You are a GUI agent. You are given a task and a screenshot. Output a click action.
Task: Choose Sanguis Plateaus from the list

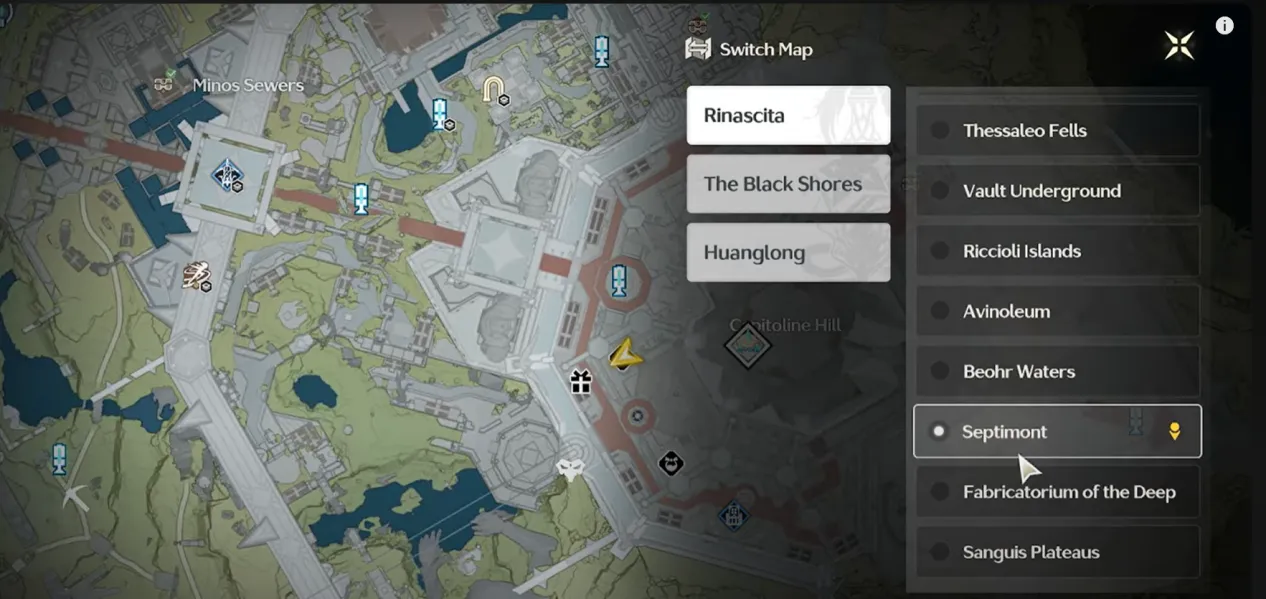click(1057, 552)
